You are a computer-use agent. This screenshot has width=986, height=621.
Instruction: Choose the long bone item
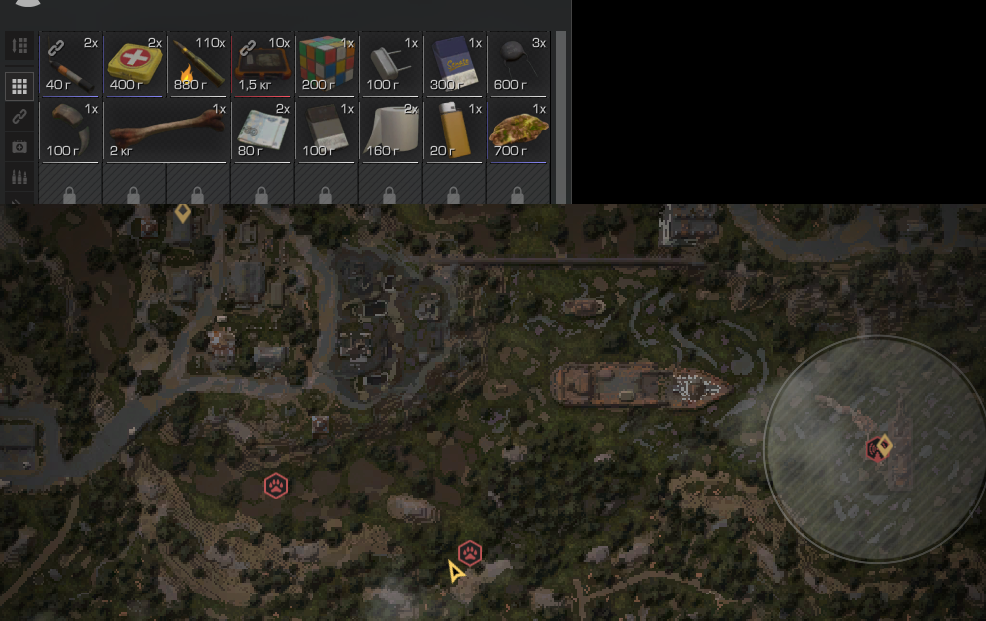[166, 130]
